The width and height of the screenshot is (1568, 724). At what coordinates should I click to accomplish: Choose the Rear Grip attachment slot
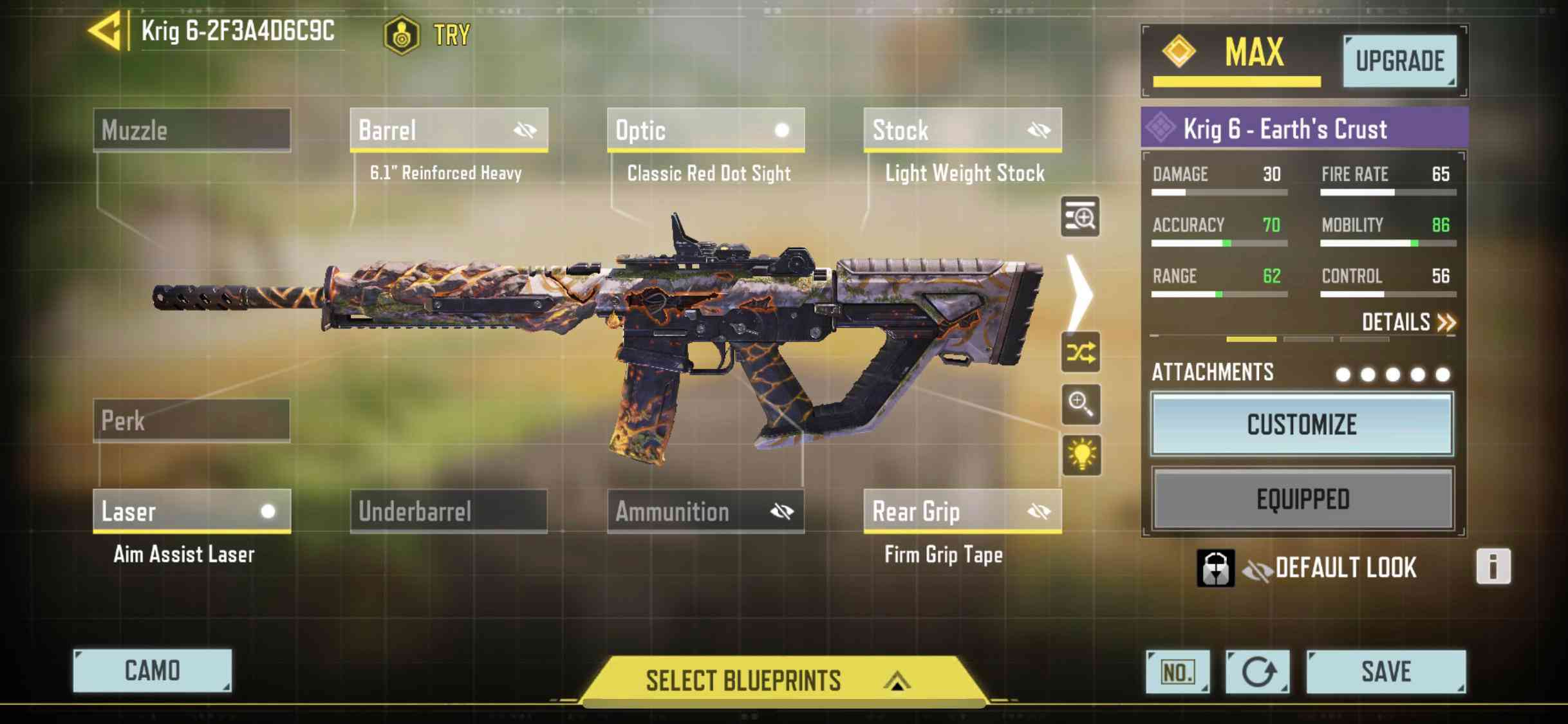coord(962,512)
